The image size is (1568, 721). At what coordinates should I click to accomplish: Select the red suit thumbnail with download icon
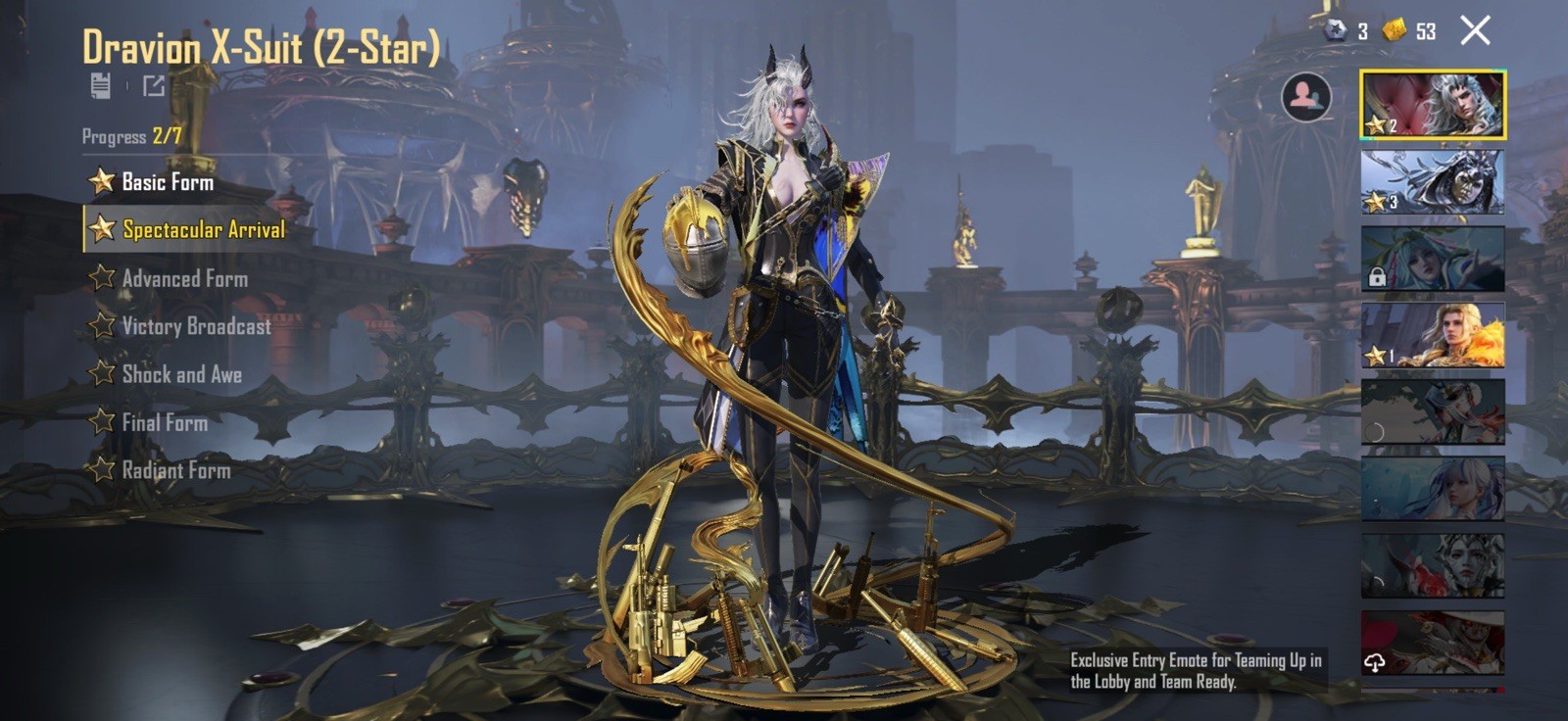[1433, 644]
